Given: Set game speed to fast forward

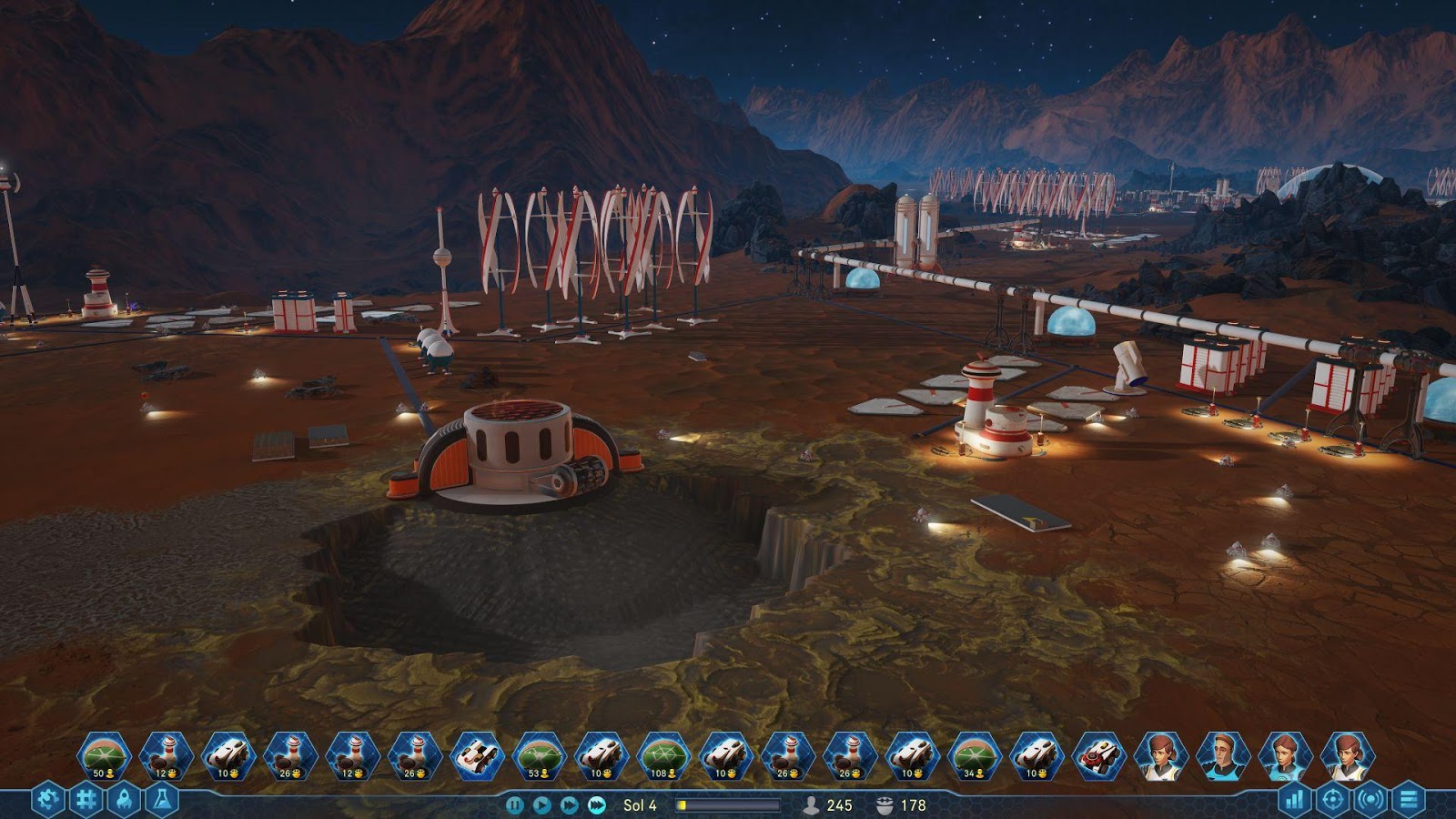Looking at the screenshot, I should [569, 805].
